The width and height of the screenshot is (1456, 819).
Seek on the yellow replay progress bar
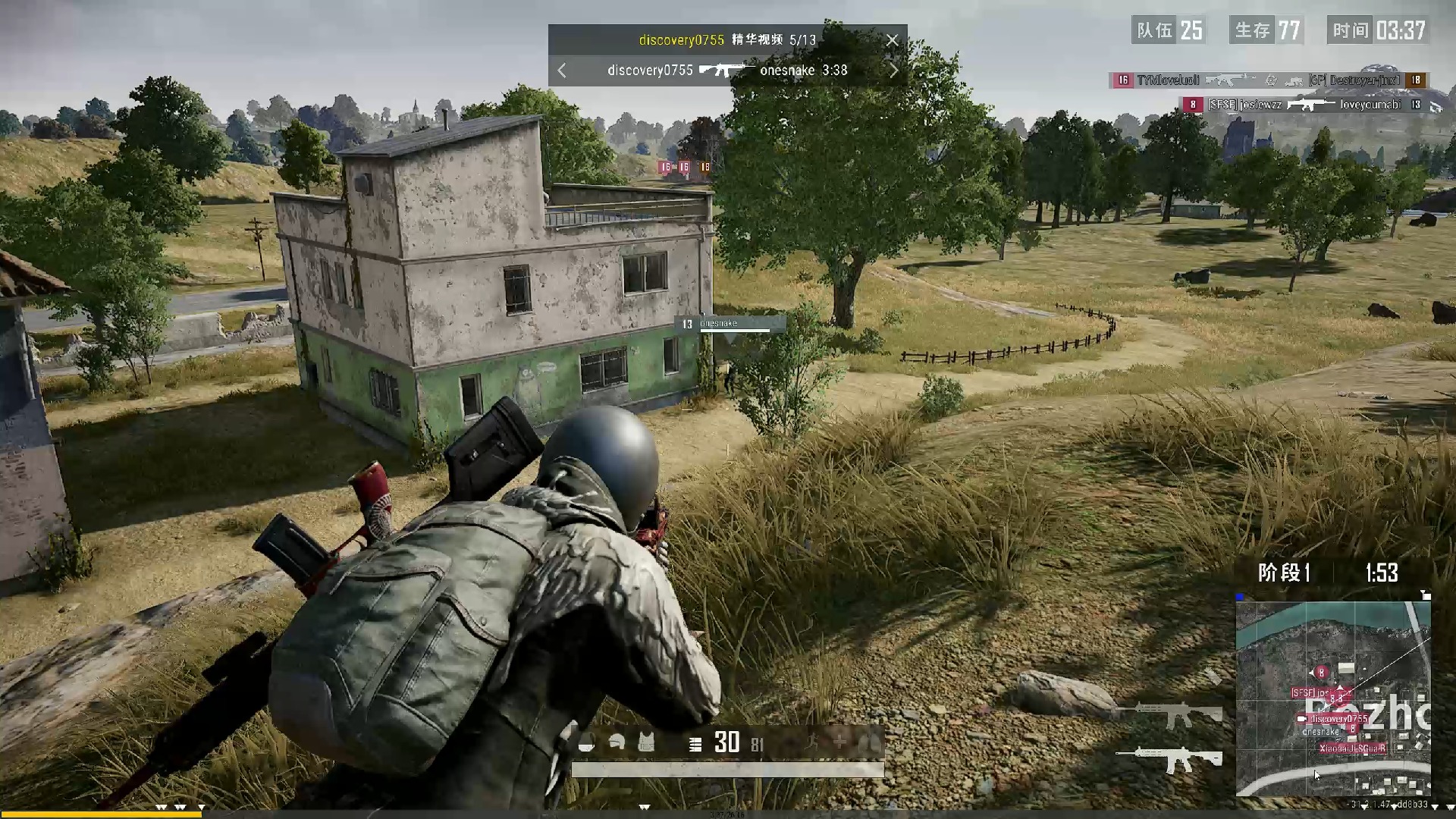[x=100, y=814]
